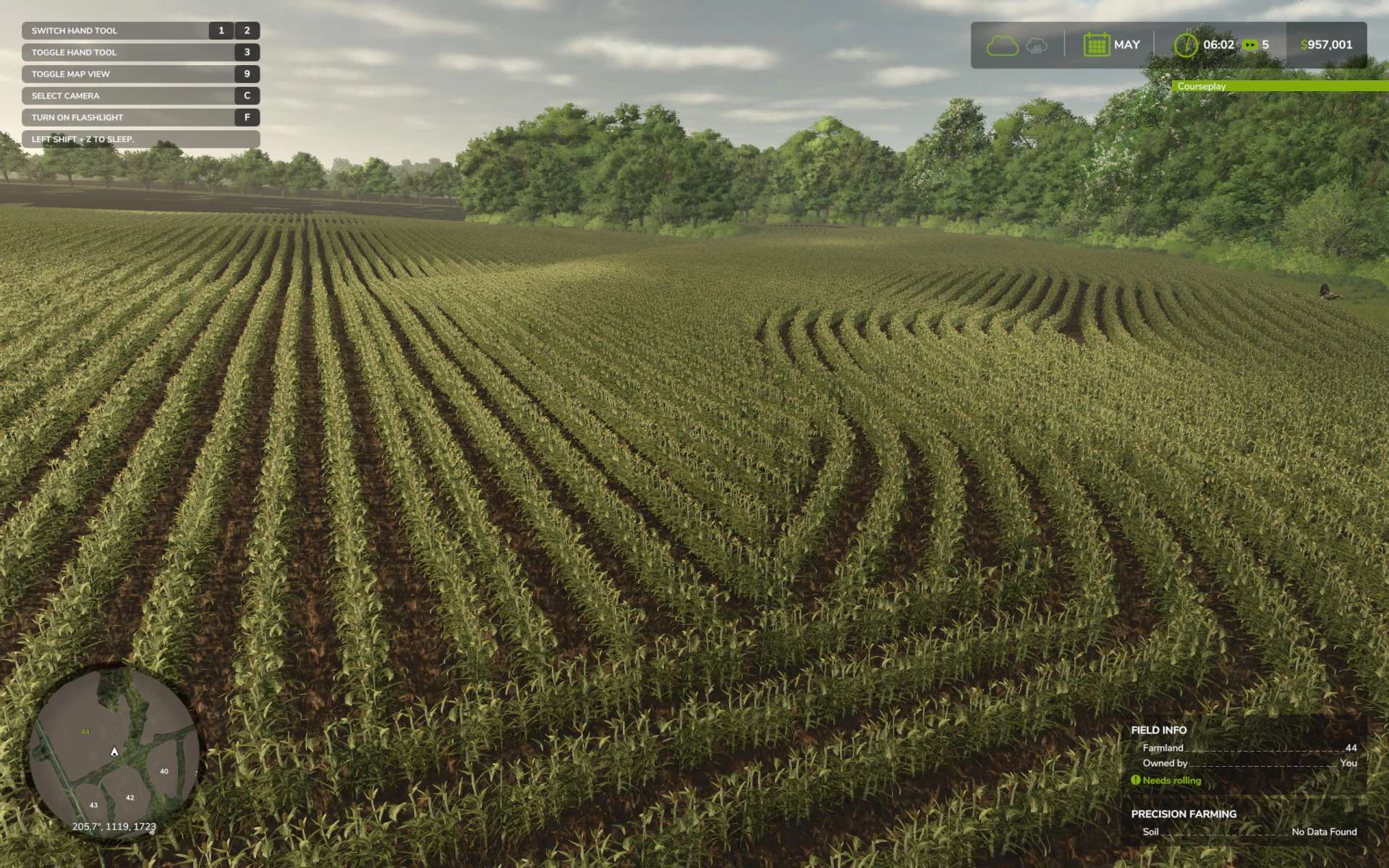Viewport: 1389px width, 868px height.
Task: Click the key badge for Select Camera
Action: pyautogui.click(x=247, y=95)
